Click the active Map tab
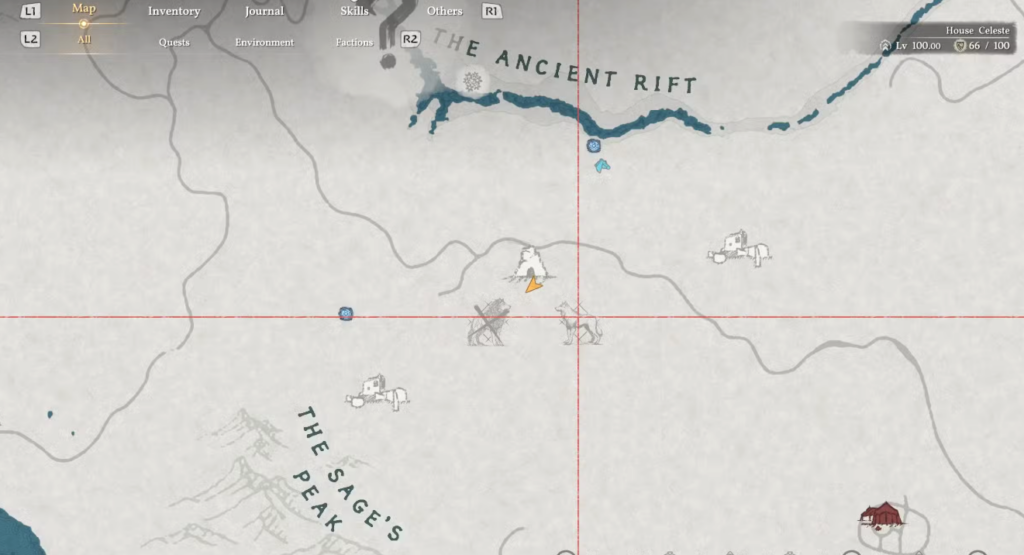The width and height of the screenshot is (1024, 555). pyautogui.click(x=84, y=9)
